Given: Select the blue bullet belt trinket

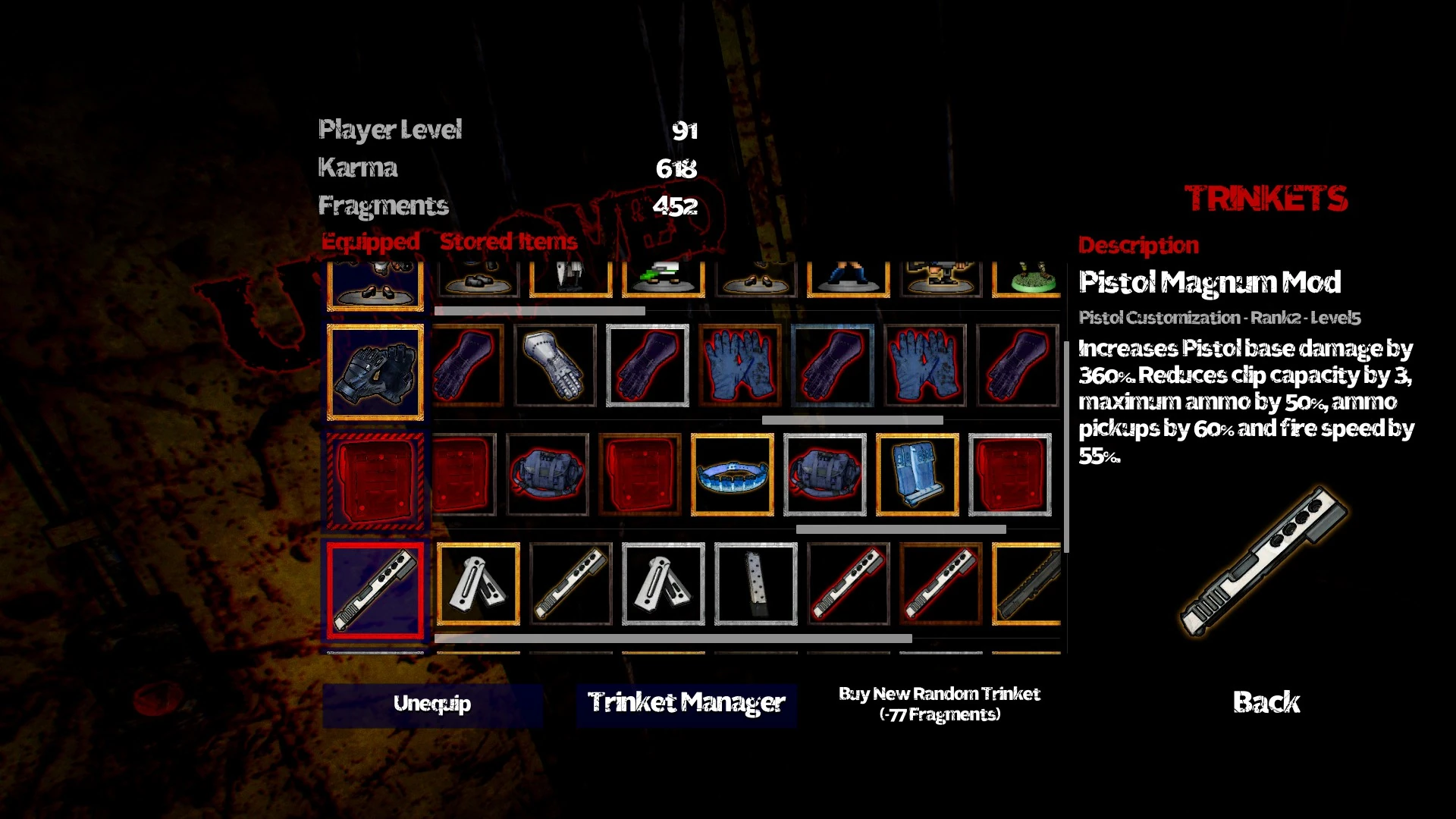Looking at the screenshot, I should pyautogui.click(x=731, y=472).
